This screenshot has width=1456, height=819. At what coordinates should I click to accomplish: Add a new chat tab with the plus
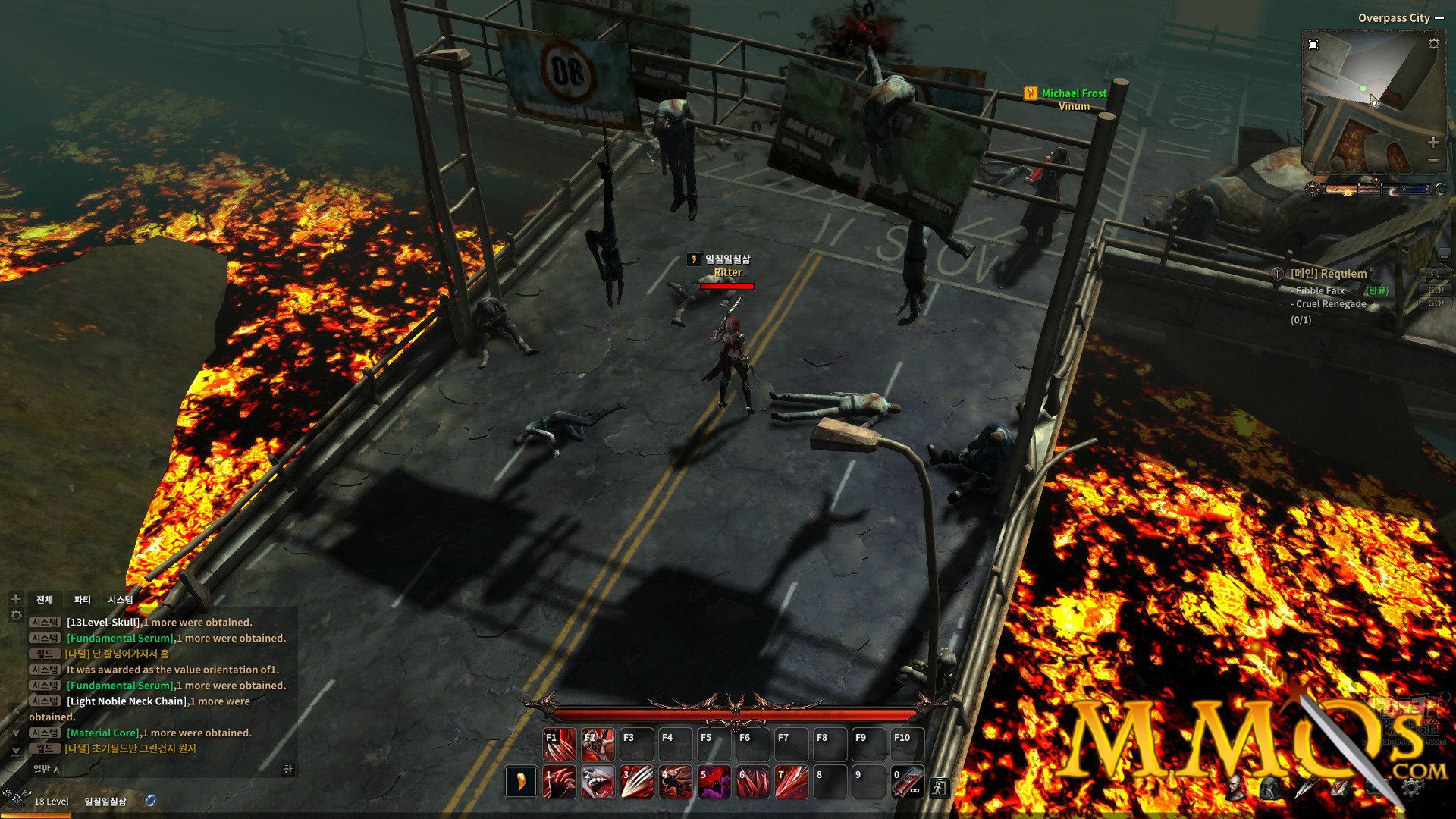coord(17,600)
